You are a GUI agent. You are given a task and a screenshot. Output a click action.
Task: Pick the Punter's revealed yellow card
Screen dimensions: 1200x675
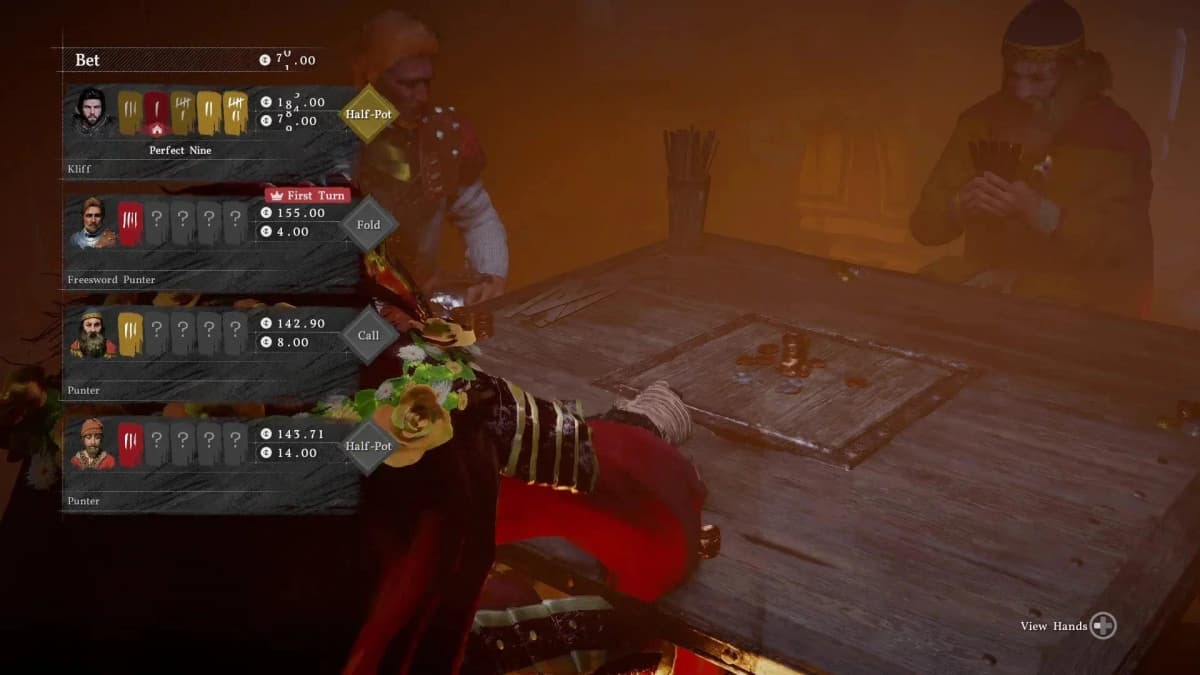[x=131, y=333]
